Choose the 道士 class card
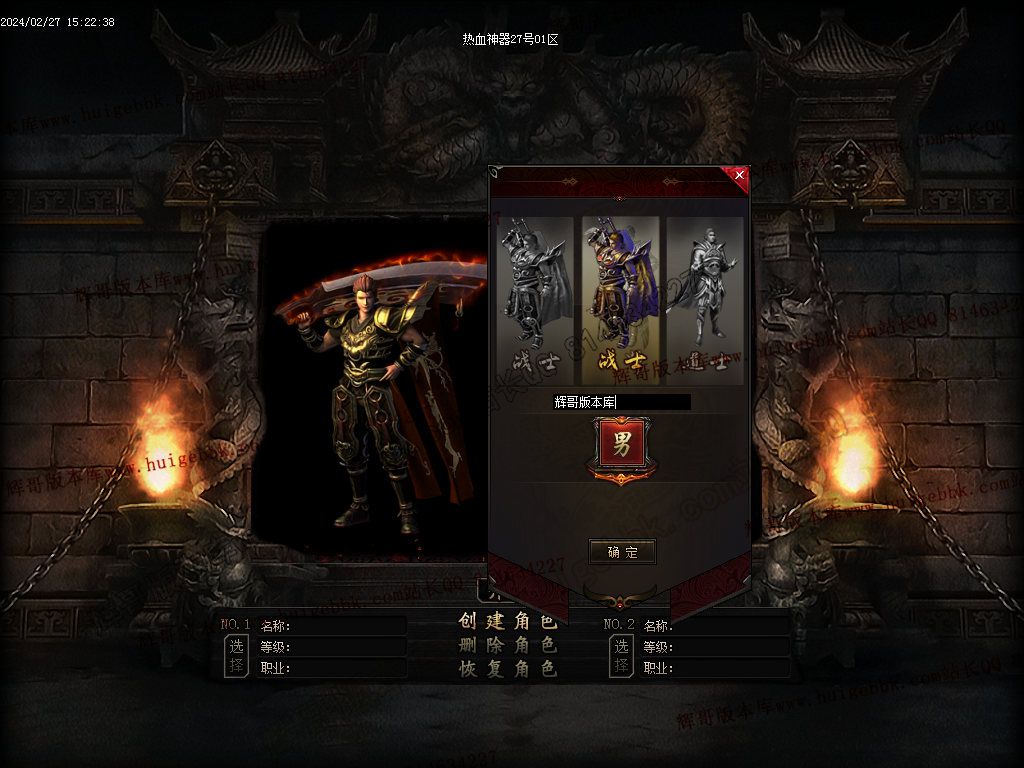The image size is (1024, 768). [705, 299]
